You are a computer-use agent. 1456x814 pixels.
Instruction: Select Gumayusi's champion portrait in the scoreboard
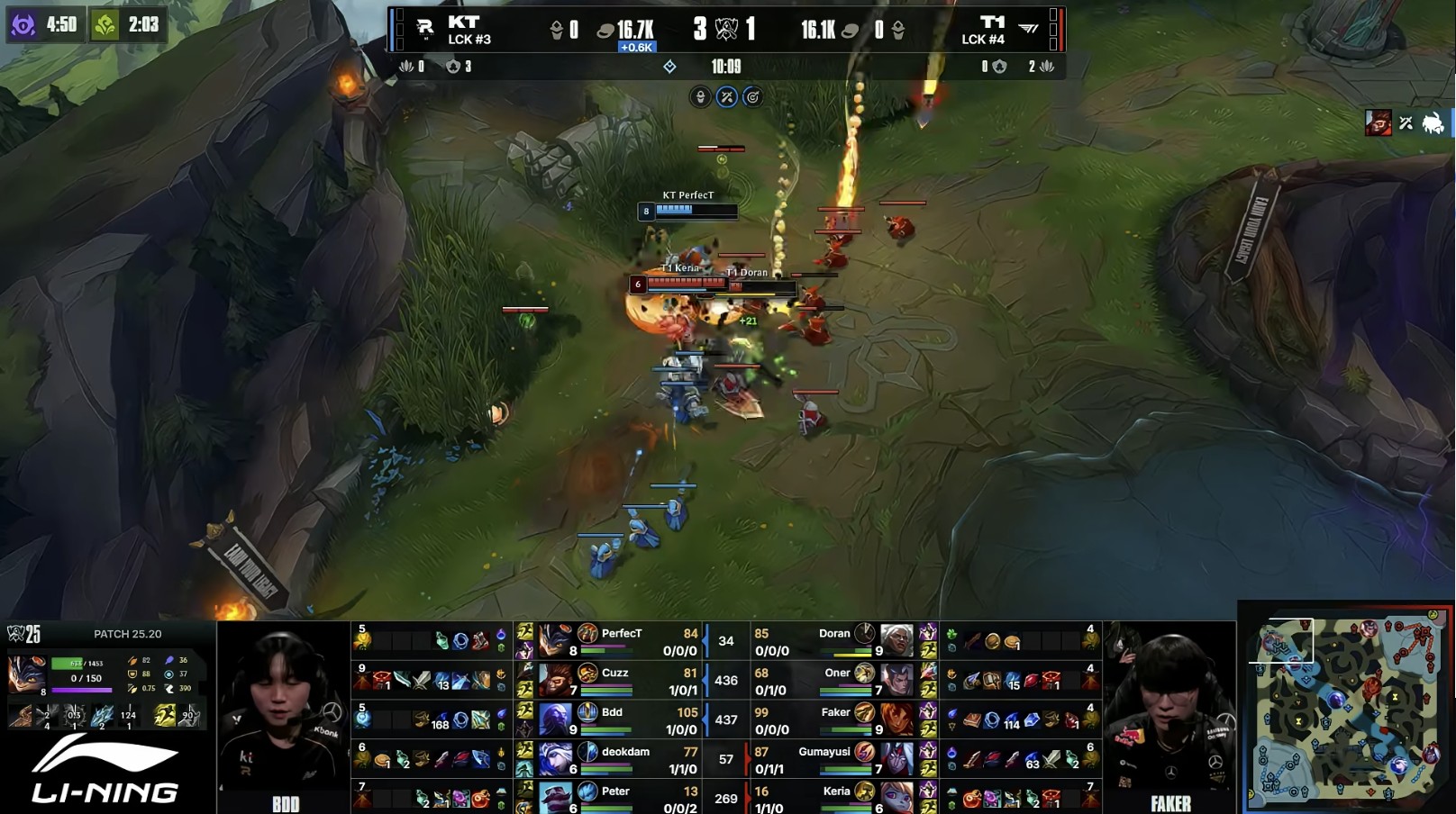[896, 759]
